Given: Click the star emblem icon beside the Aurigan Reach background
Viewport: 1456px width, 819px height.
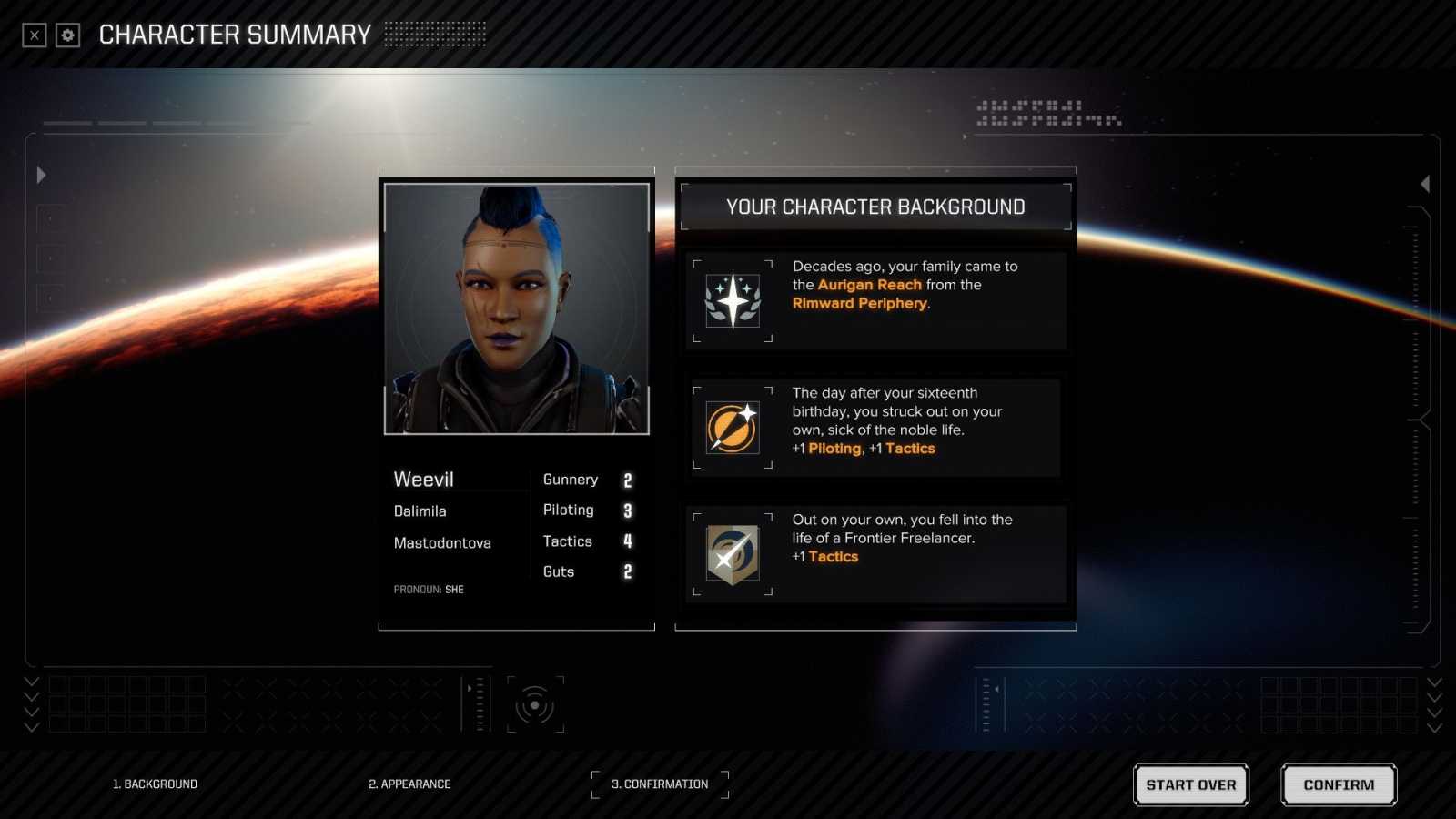Looking at the screenshot, I should pyautogui.click(x=733, y=301).
